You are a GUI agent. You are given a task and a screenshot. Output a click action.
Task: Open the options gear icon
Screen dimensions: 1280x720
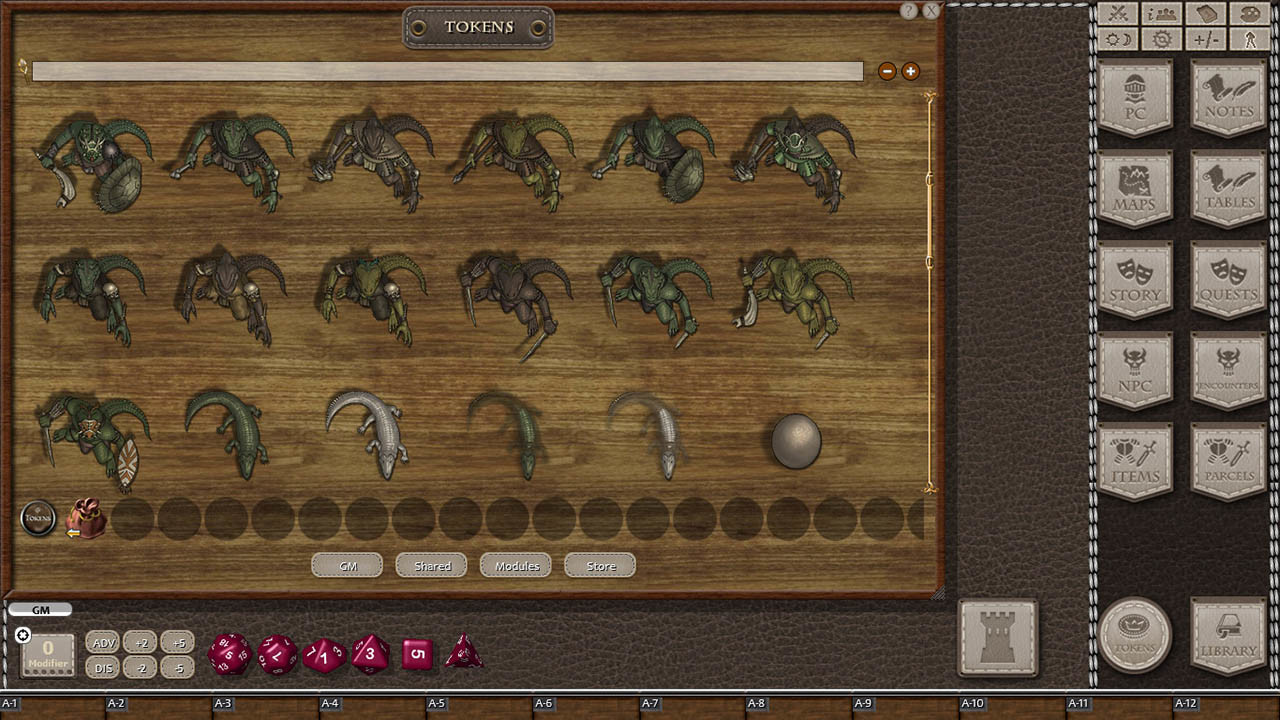[x=1160, y=39]
